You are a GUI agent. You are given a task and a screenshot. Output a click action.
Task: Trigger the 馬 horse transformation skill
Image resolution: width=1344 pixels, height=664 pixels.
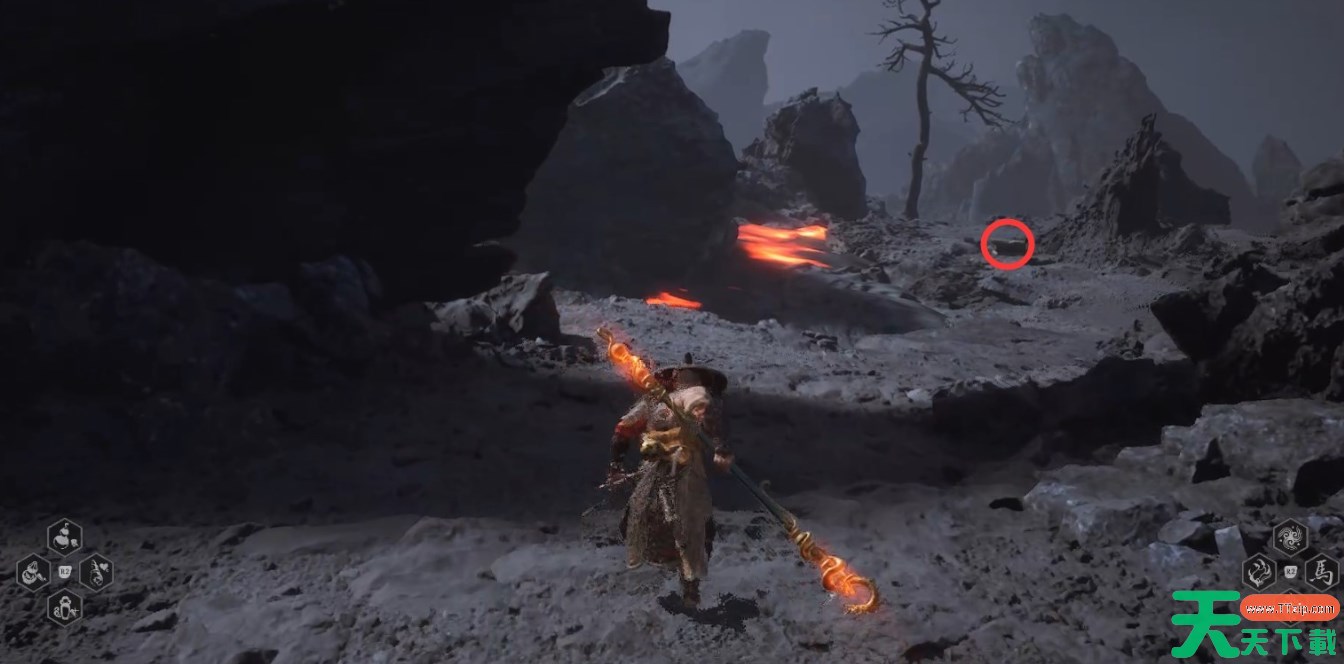[x=1321, y=574]
